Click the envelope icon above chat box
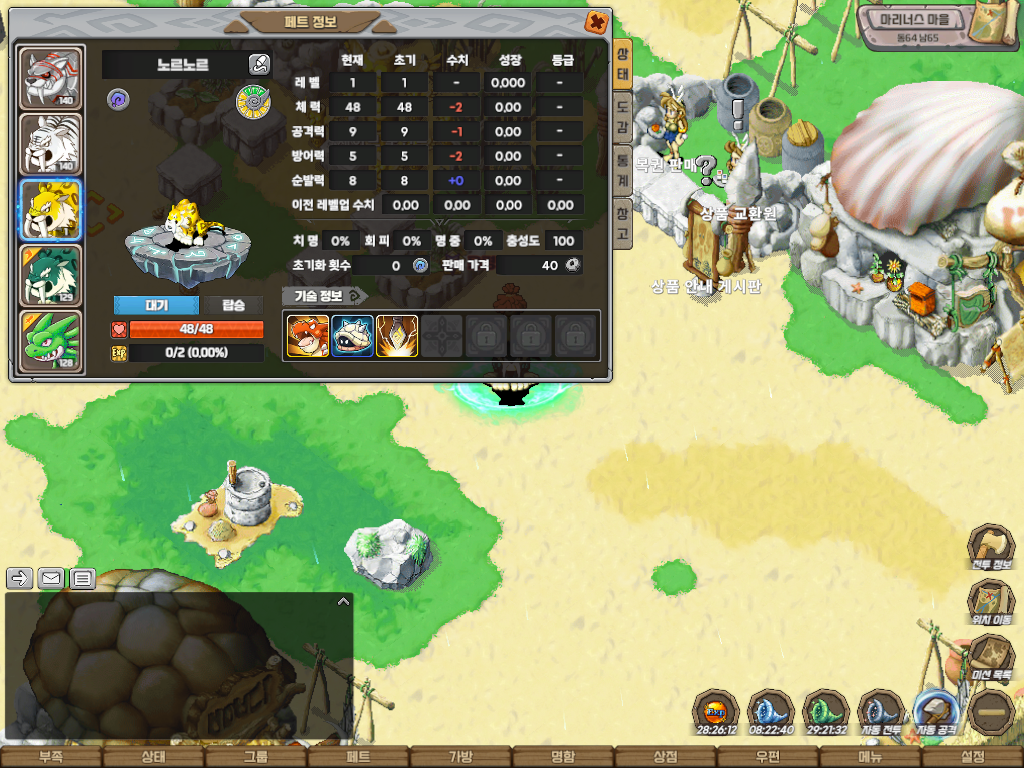This screenshot has height=768, width=1024. pos(50,578)
